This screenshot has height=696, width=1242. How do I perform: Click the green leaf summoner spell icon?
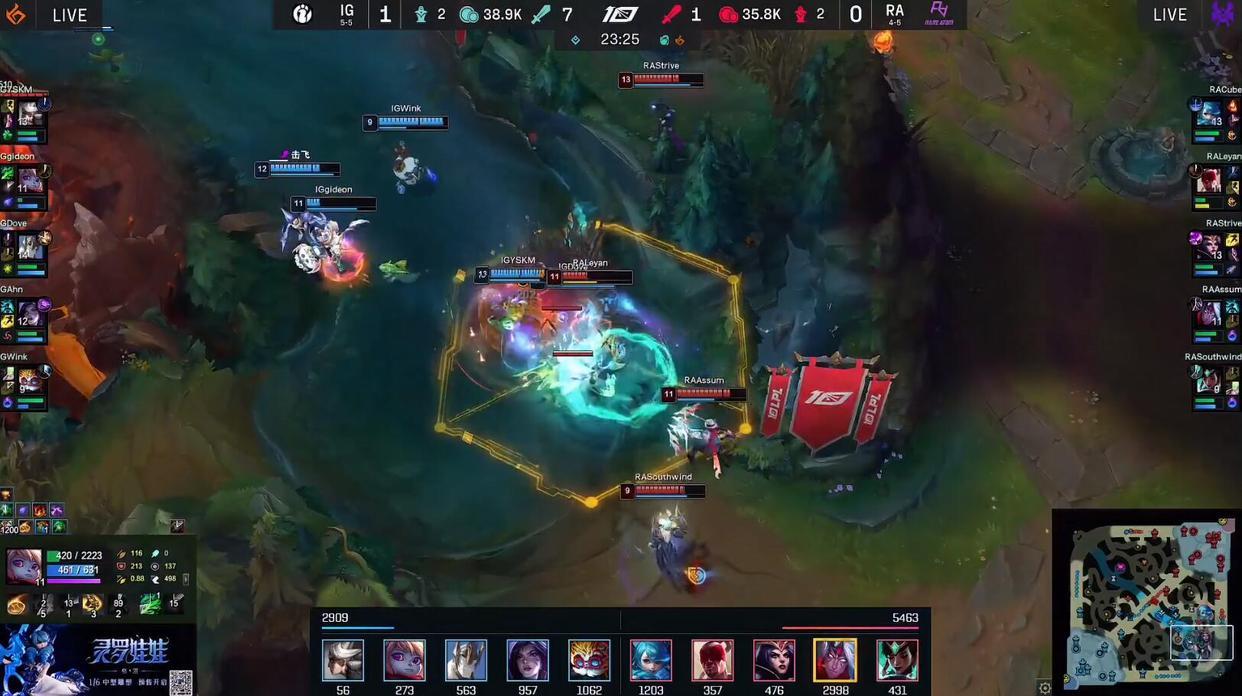coord(150,603)
